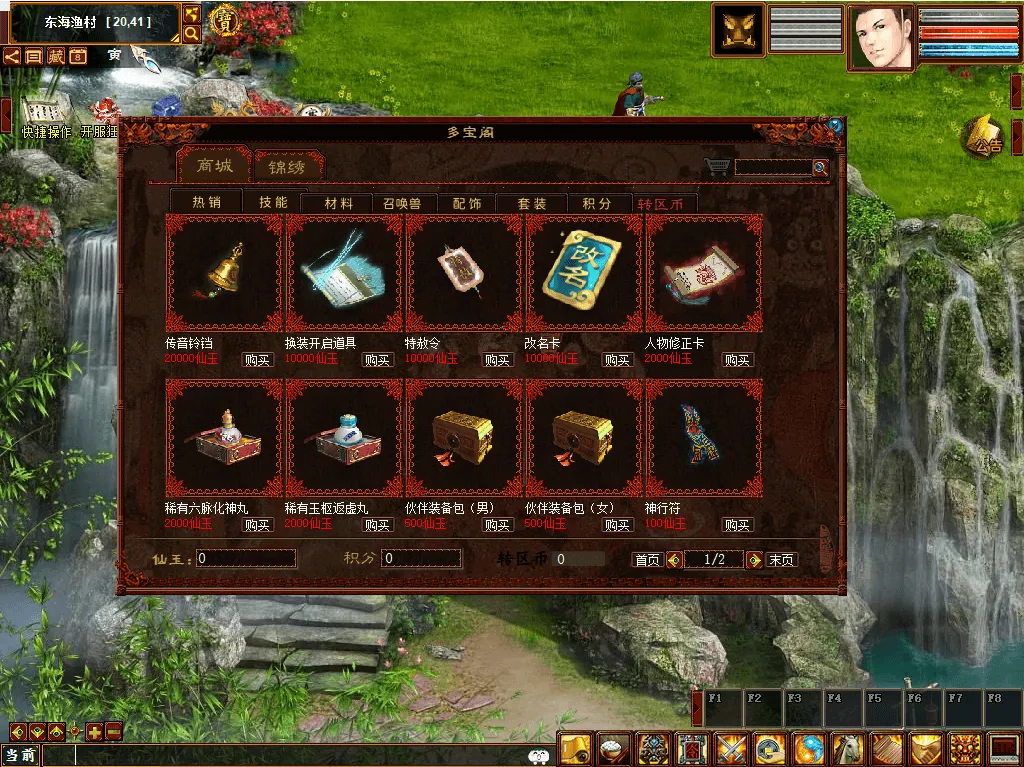Viewport: 1024px width, 767px height.
Task: Jump to the first page with 首页
Action: click(x=647, y=560)
